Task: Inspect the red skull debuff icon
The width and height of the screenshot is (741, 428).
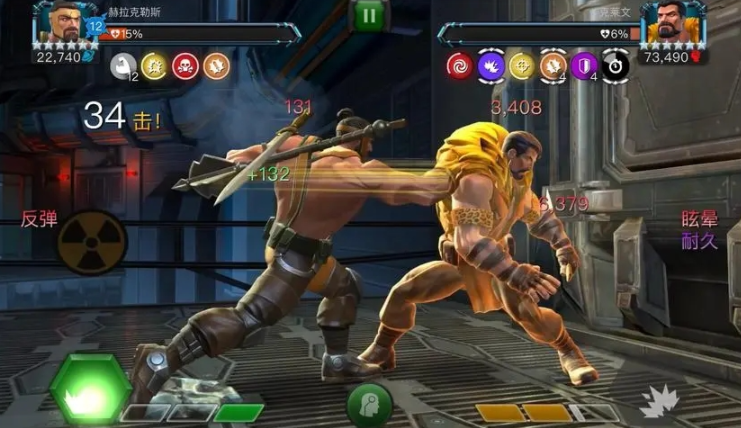Action: (184, 66)
